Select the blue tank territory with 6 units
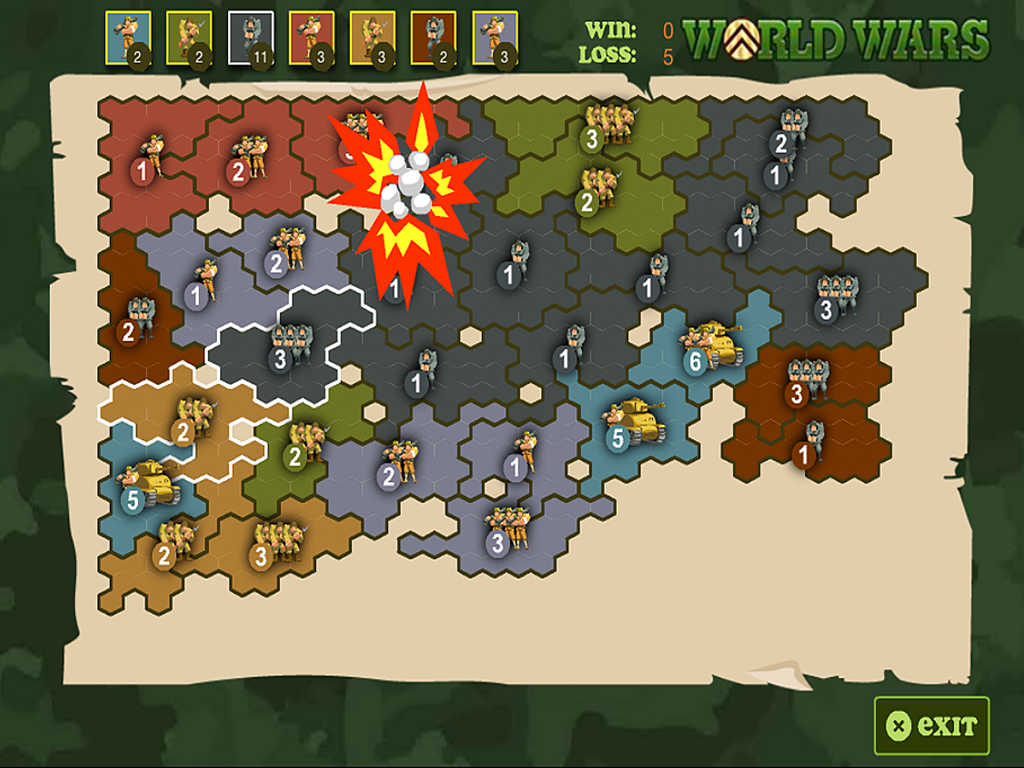1024x768 pixels. pos(710,348)
